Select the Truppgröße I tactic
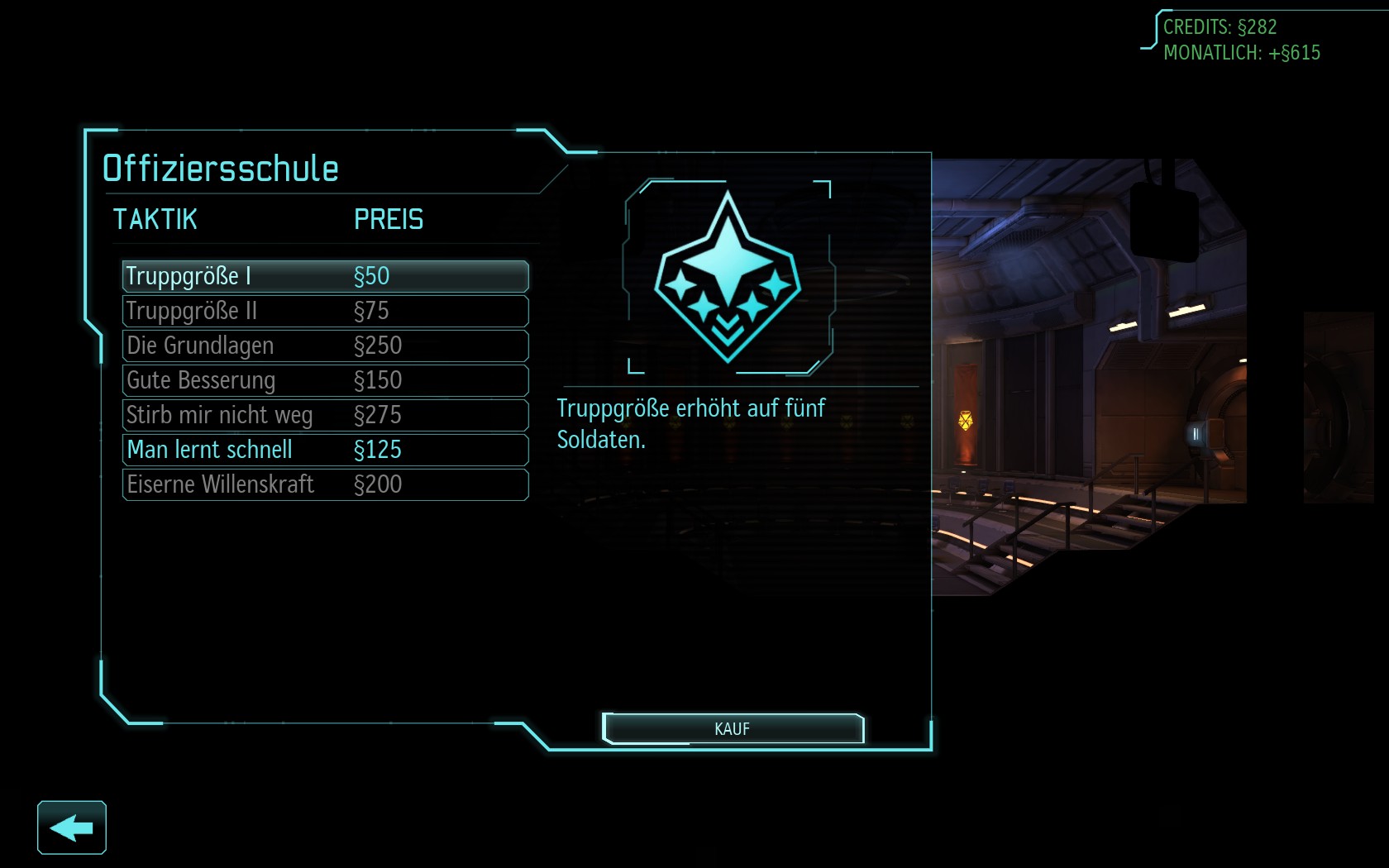The image size is (1389, 868). 325,276
